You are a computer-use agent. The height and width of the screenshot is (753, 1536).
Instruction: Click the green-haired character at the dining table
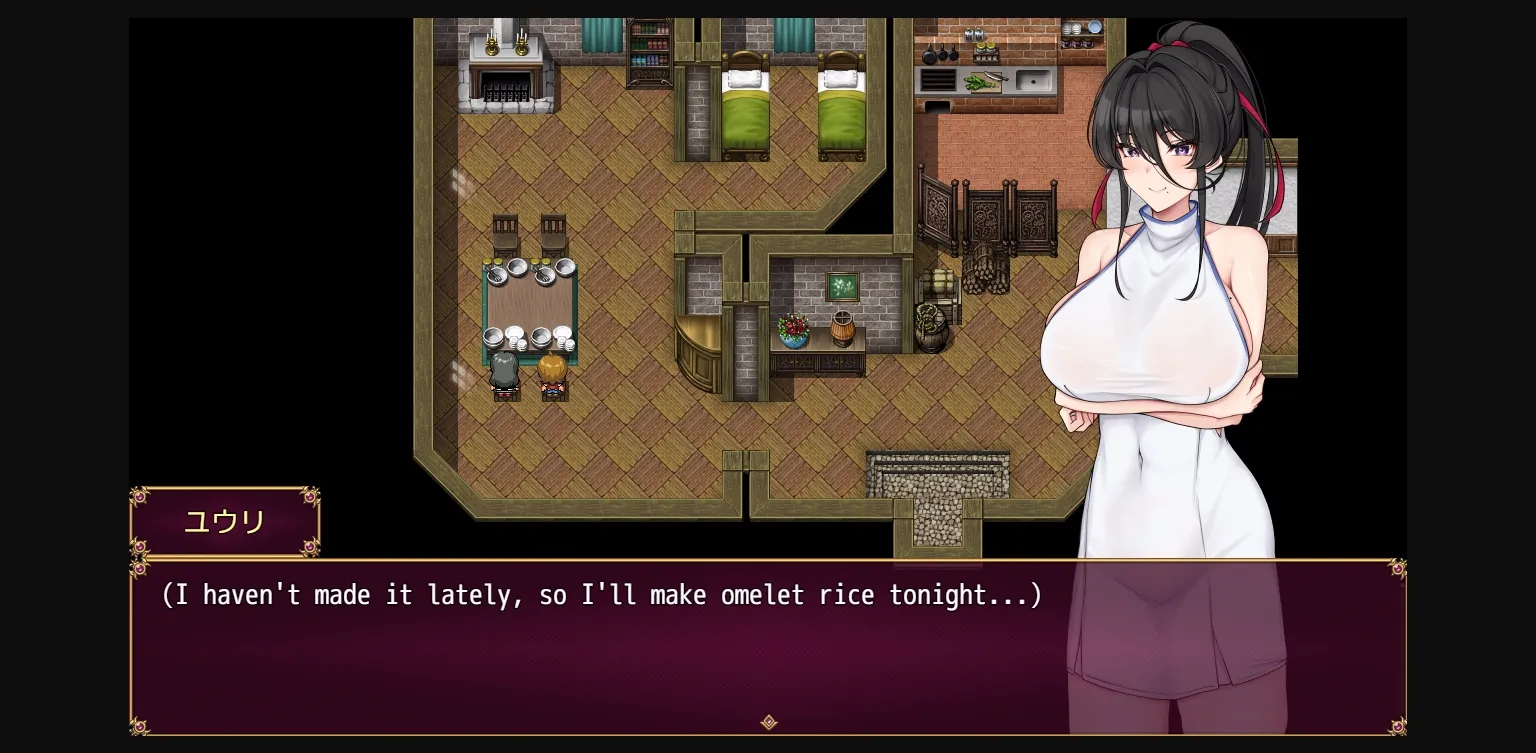pos(503,372)
